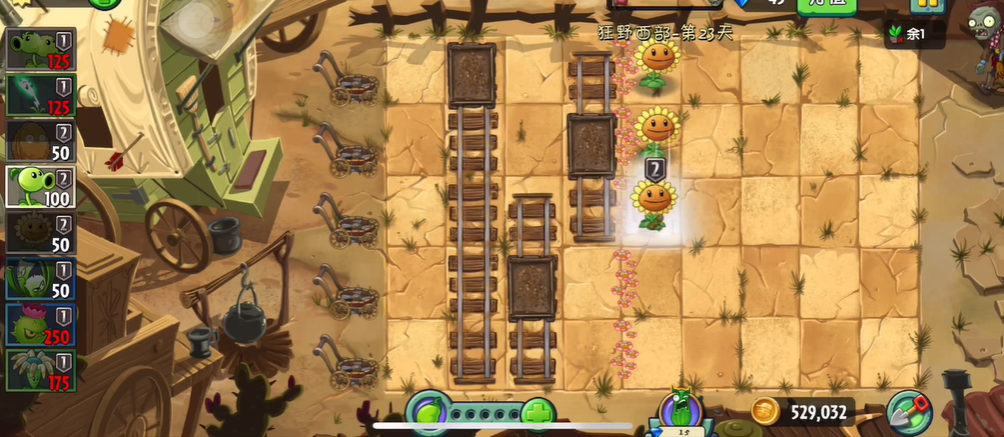Add plant food with the green plus
Image resolution: width=1004 pixels, height=437 pixels.
538,412
